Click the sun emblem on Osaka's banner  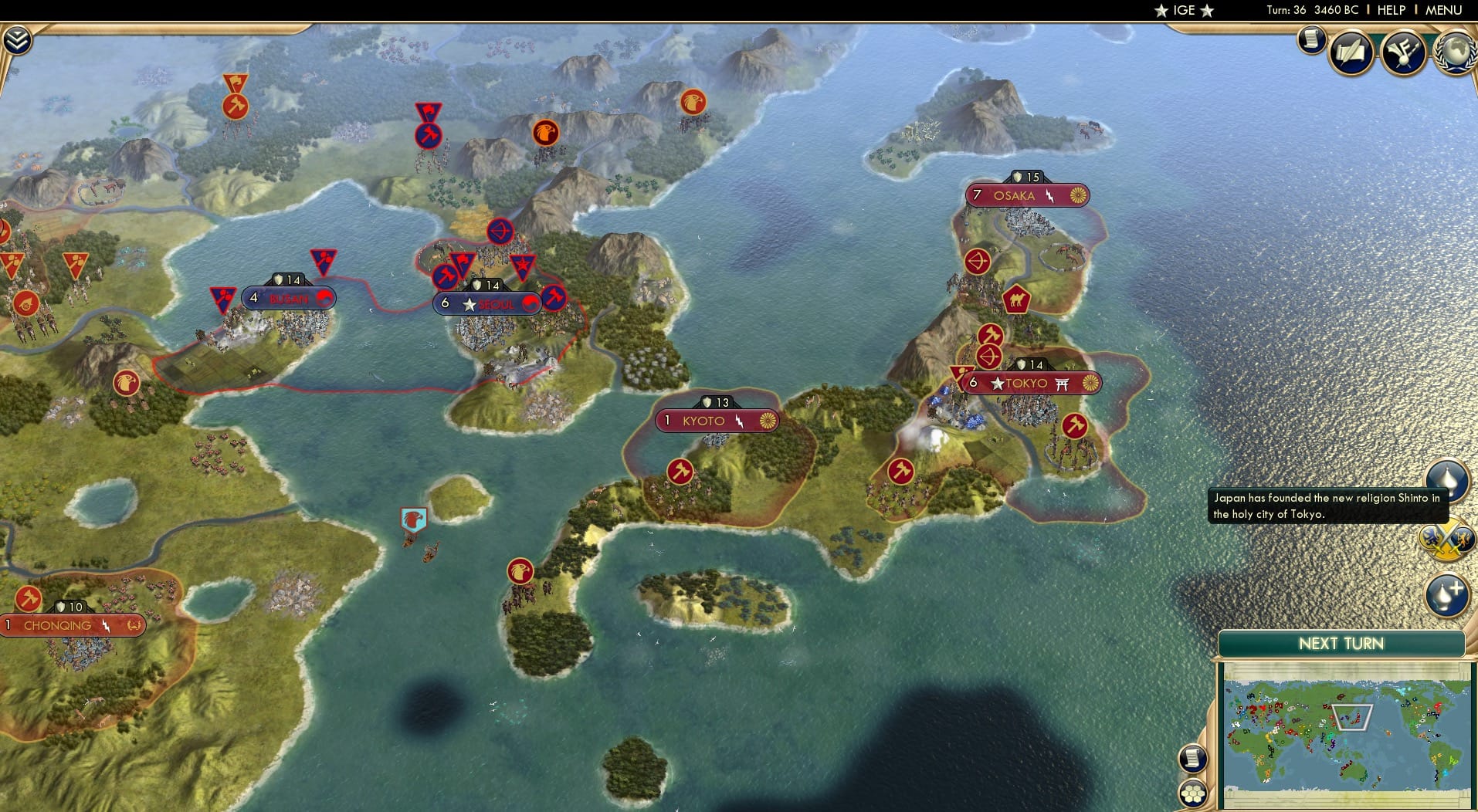(x=1080, y=195)
